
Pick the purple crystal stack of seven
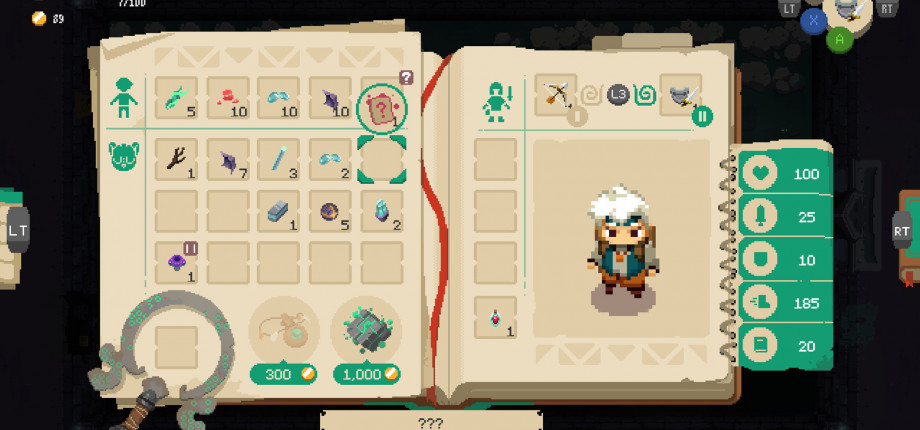tap(228, 159)
